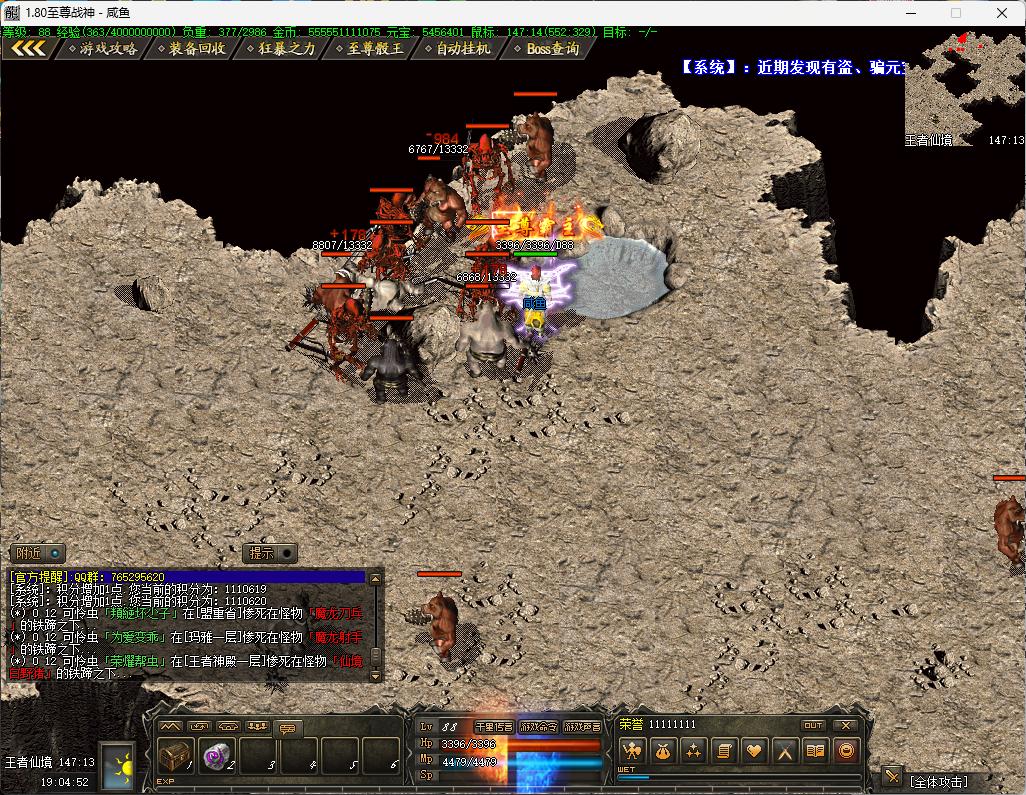Use the treasure chest in hotbar slot 1
Screen dimensions: 1026x795
pos(176,756)
